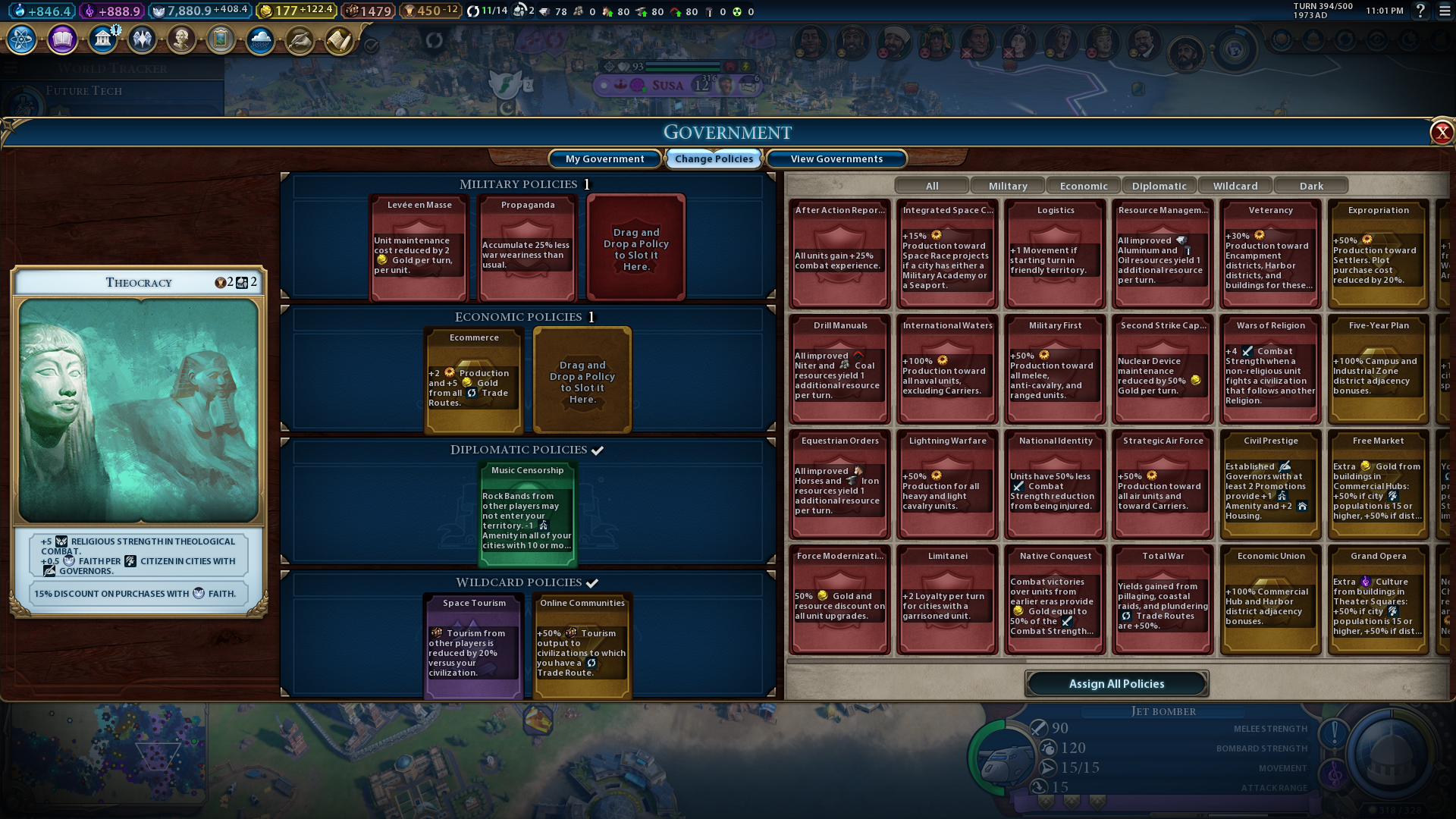1456x819 pixels.
Task: Select the Change Policies tab
Action: 714,158
